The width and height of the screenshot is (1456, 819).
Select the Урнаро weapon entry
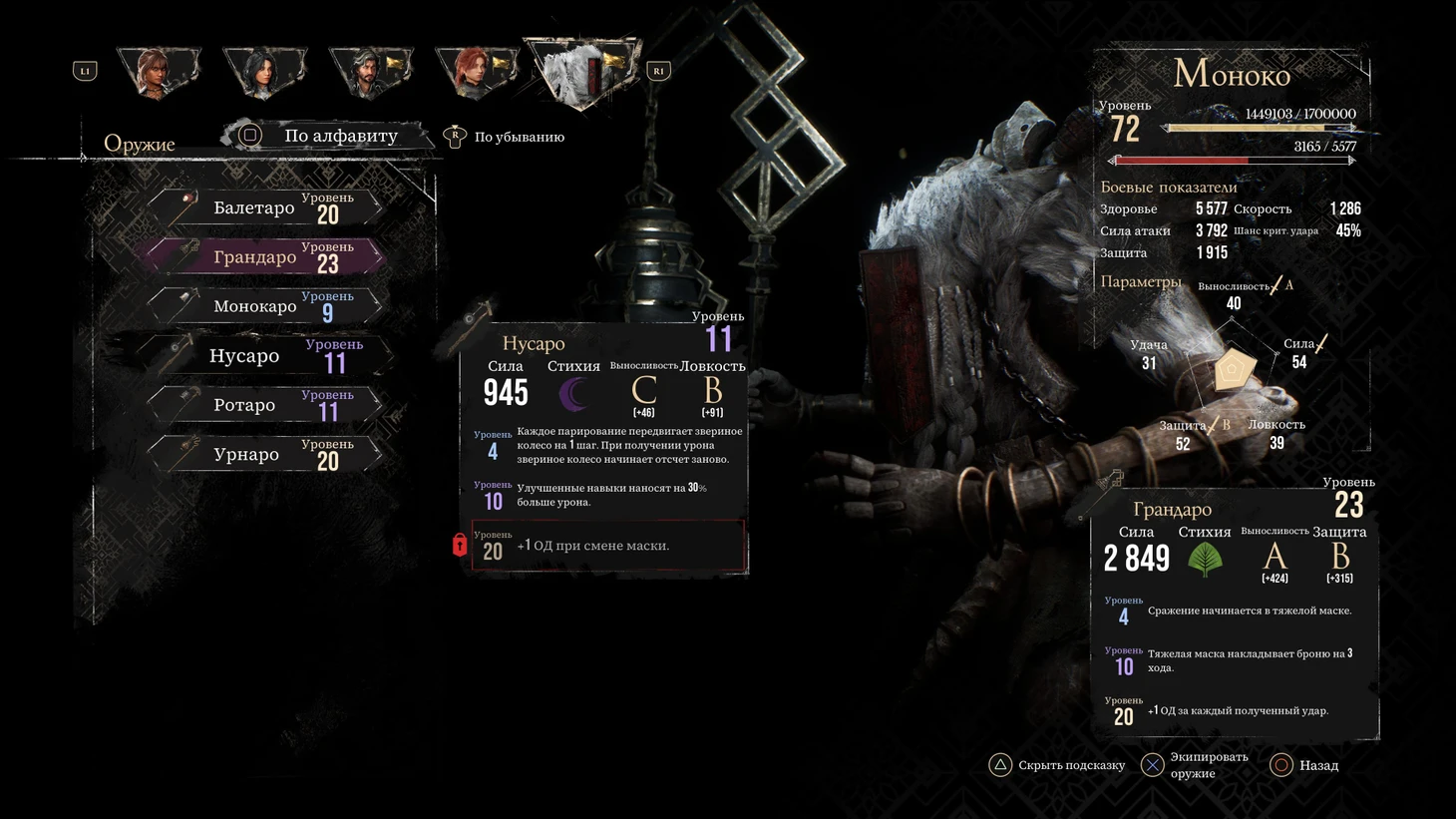pyautogui.click(x=264, y=455)
